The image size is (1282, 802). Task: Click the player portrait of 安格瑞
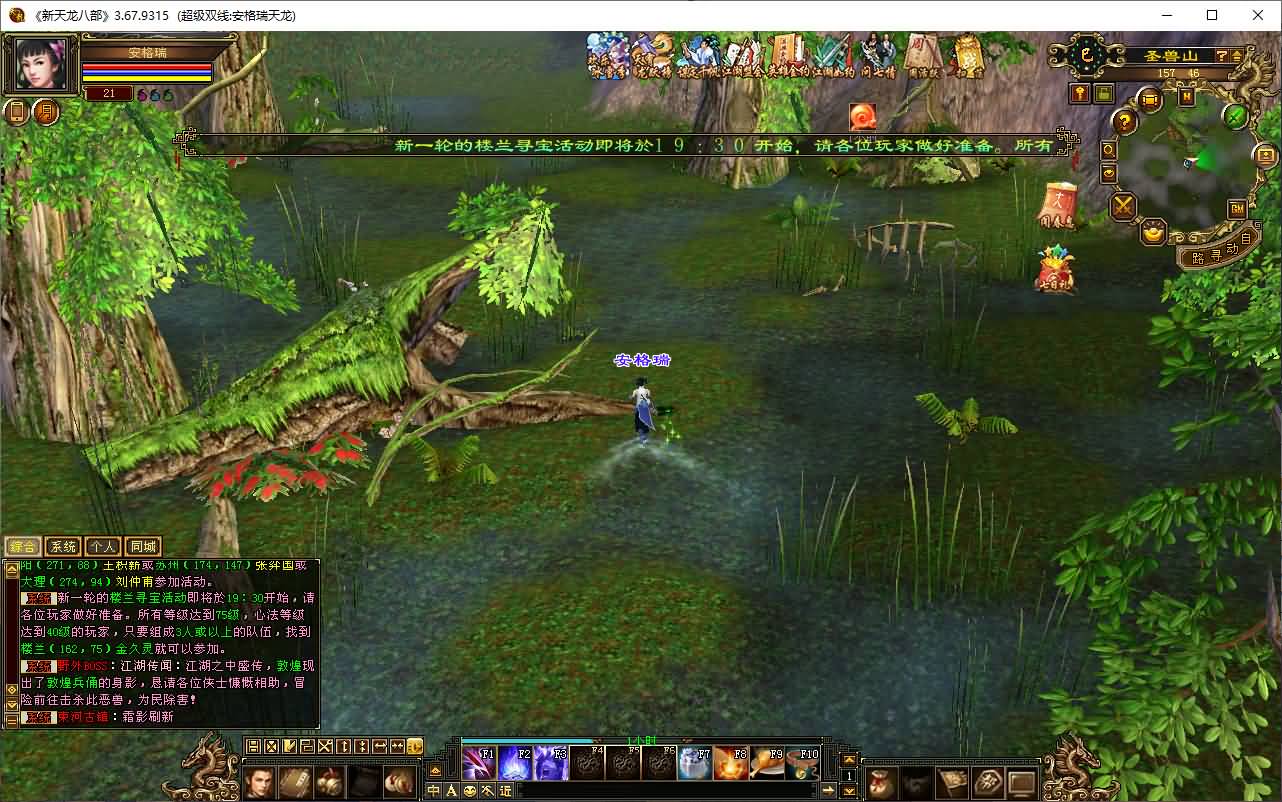pyautogui.click(x=42, y=65)
